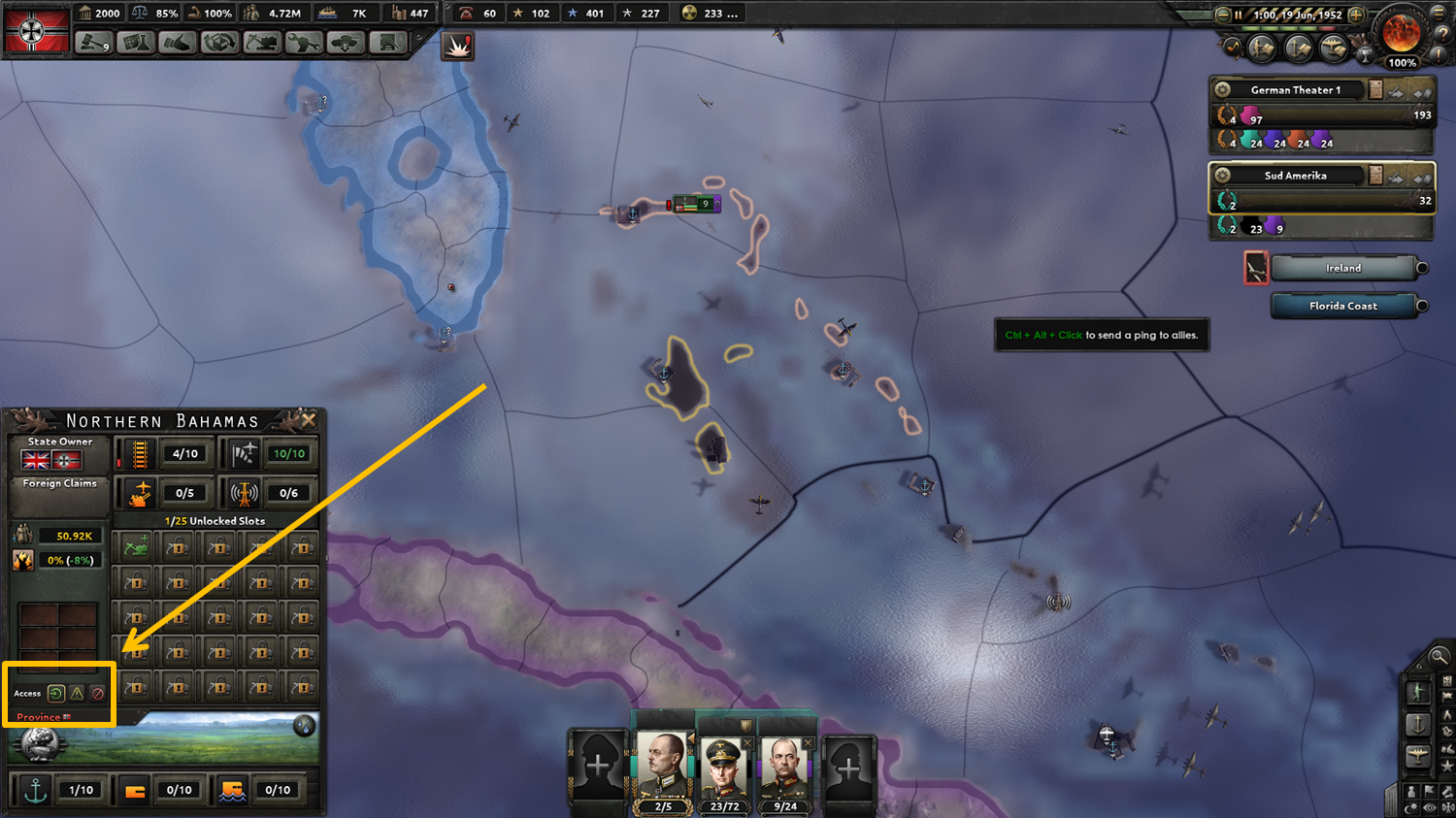Enable military access with the green Access toggle

(54, 692)
